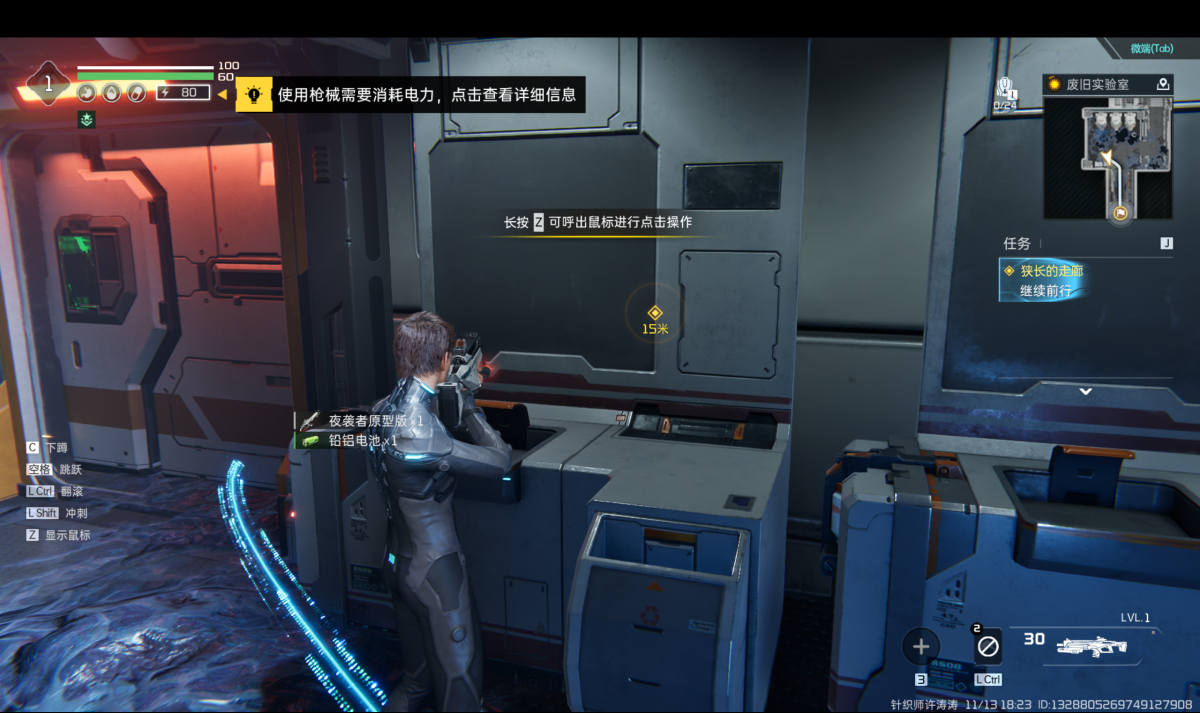
Task: Expand the quest list with the down chevron
Action: tap(1086, 392)
